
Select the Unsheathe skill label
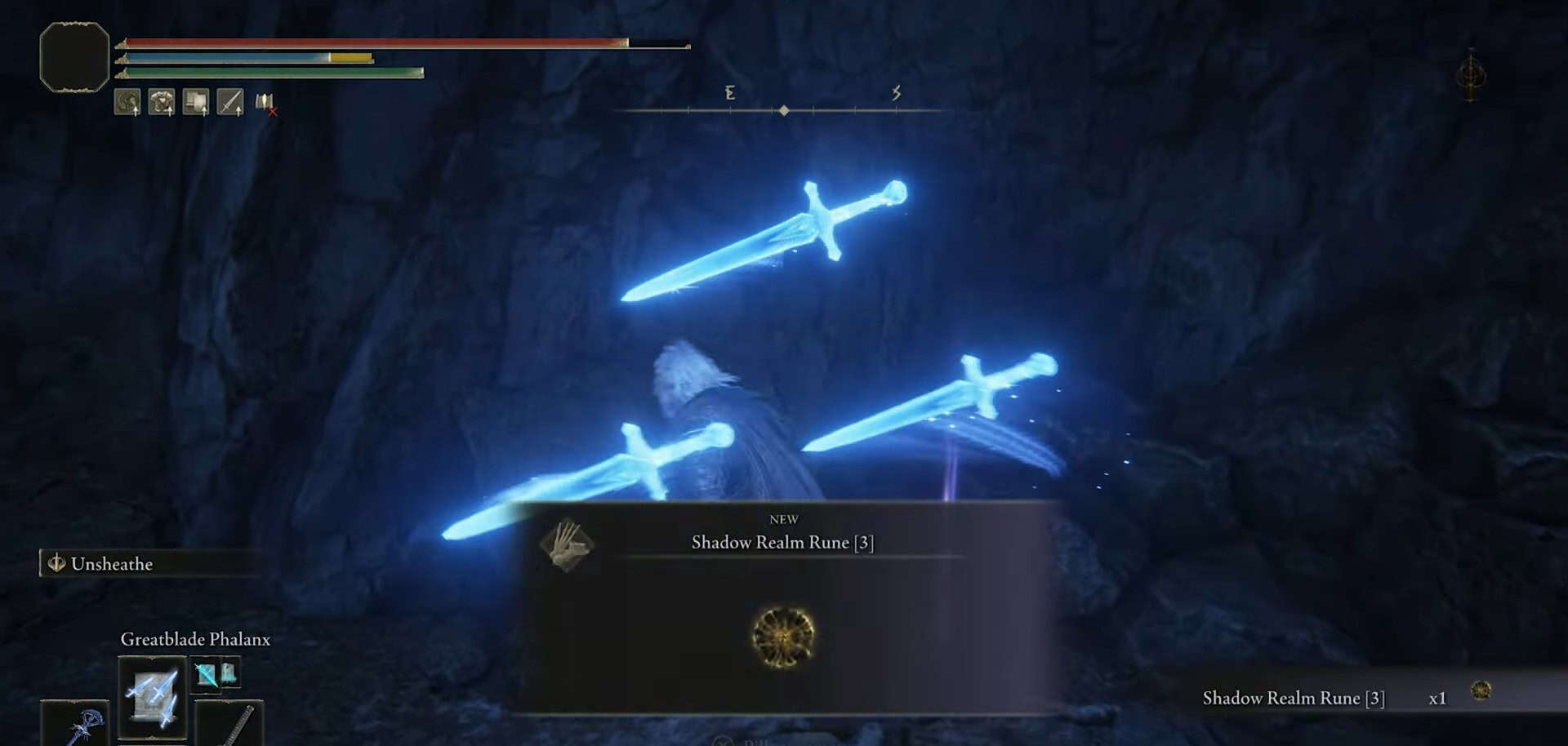coord(112,564)
